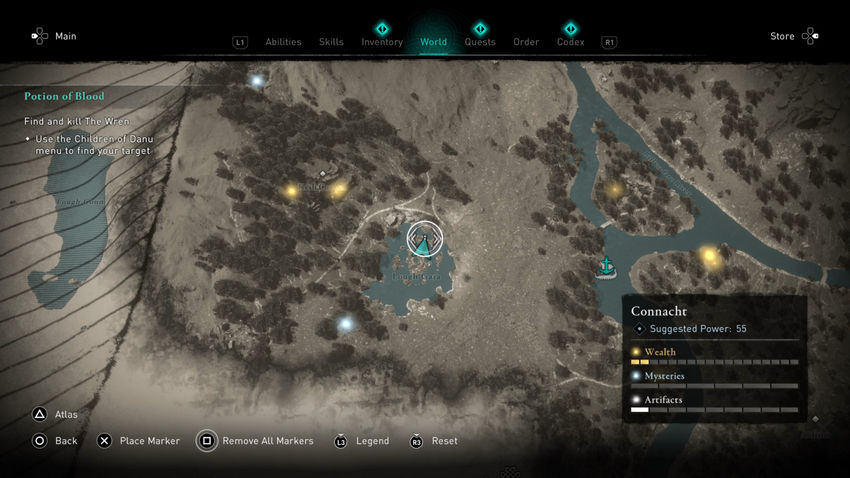Select the Potion of Blood quest tracker
The image size is (850, 478).
[x=65, y=96]
